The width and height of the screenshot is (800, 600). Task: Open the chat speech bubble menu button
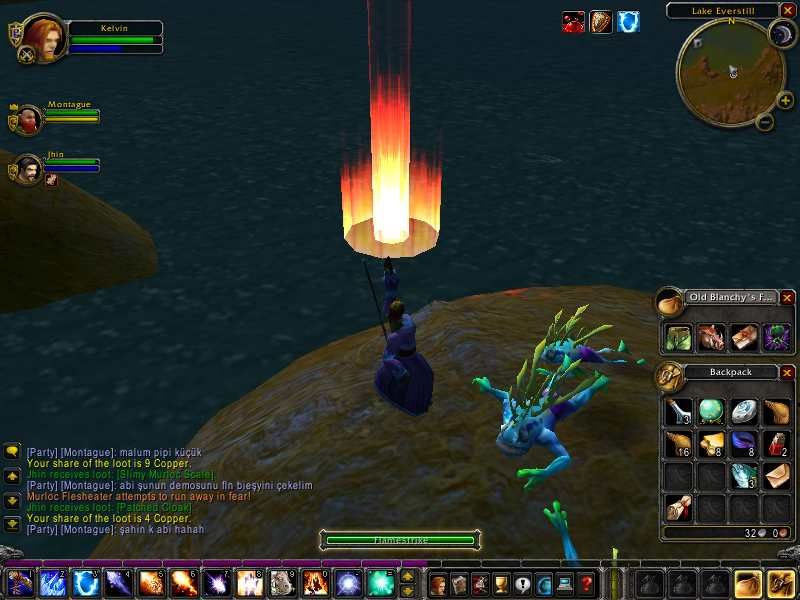(x=11, y=452)
